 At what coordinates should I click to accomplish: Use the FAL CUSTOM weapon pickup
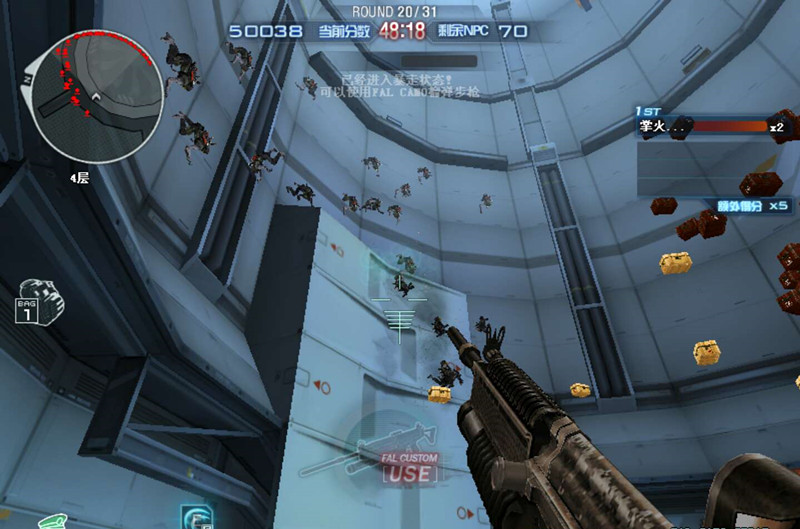pos(408,466)
